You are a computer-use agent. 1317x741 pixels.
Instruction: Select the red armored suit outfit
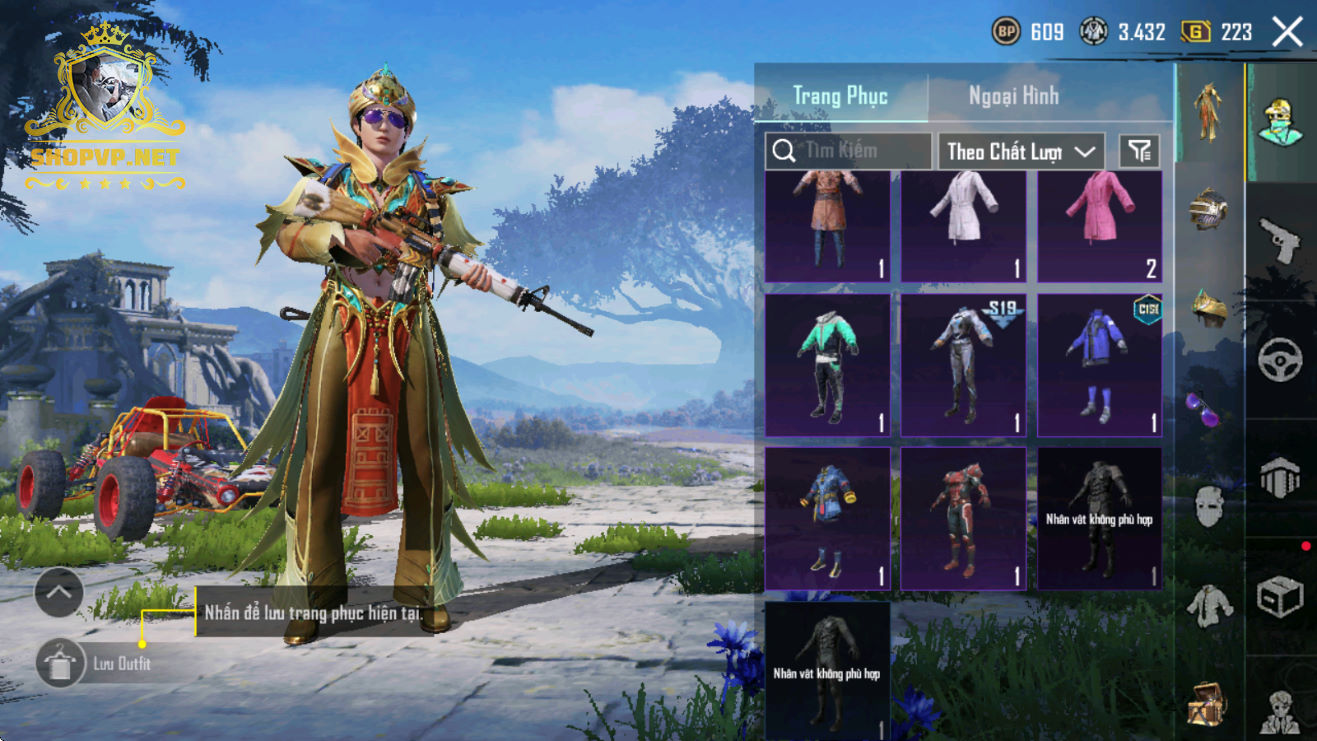[x=963, y=518]
